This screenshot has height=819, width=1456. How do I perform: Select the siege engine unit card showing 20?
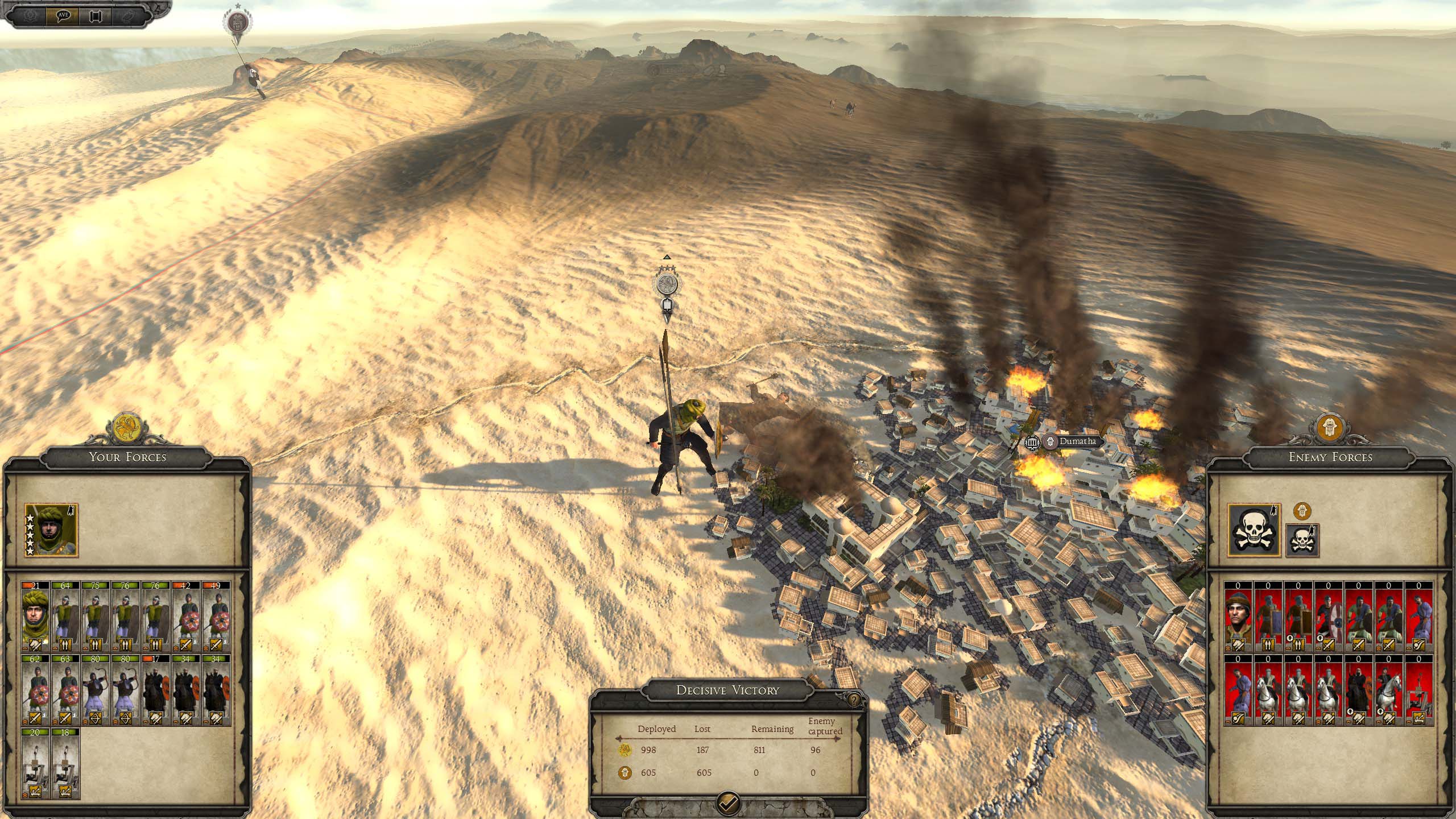coord(35,763)
